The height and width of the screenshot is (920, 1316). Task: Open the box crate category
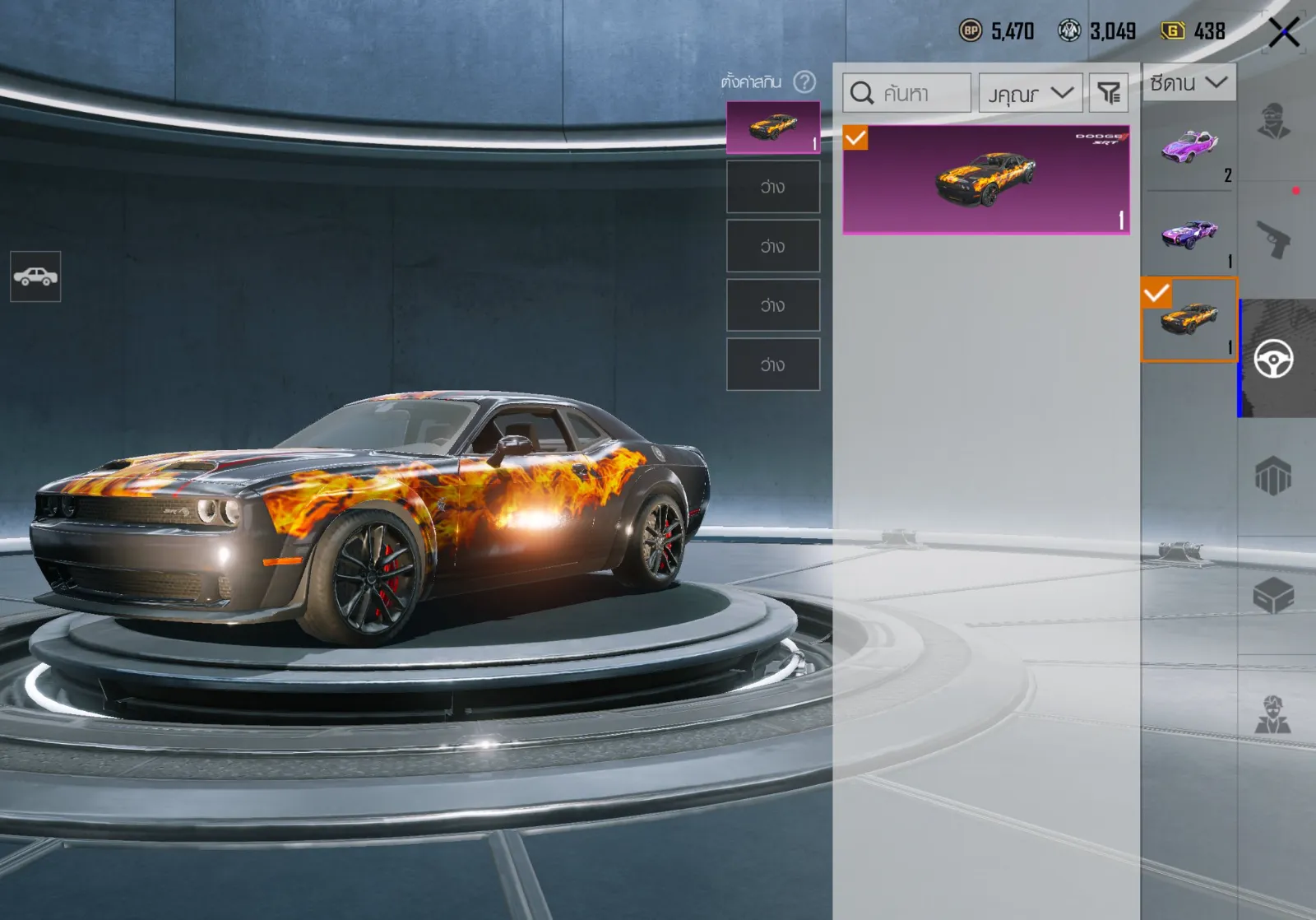[1273, 596]
